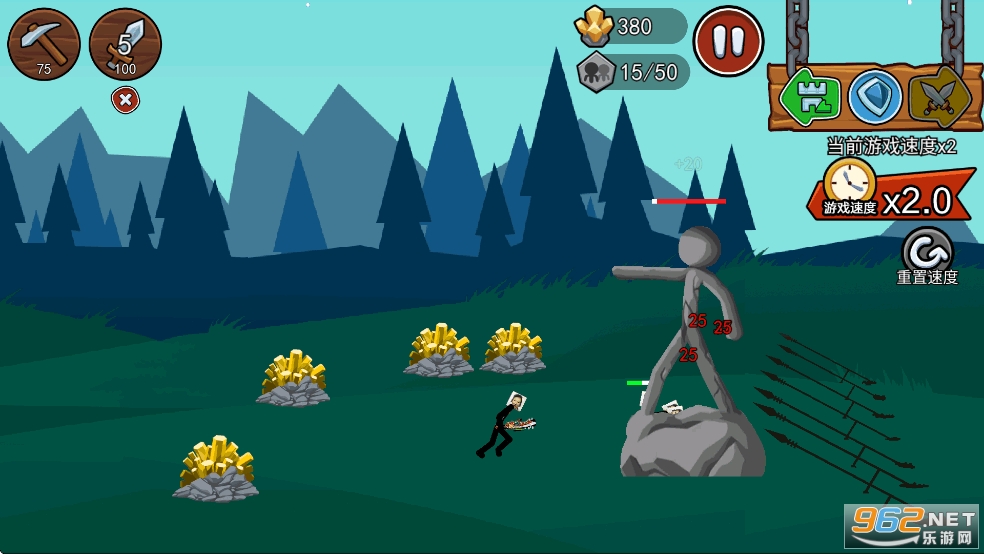Select the blue shield defend command

pos(875,97)
